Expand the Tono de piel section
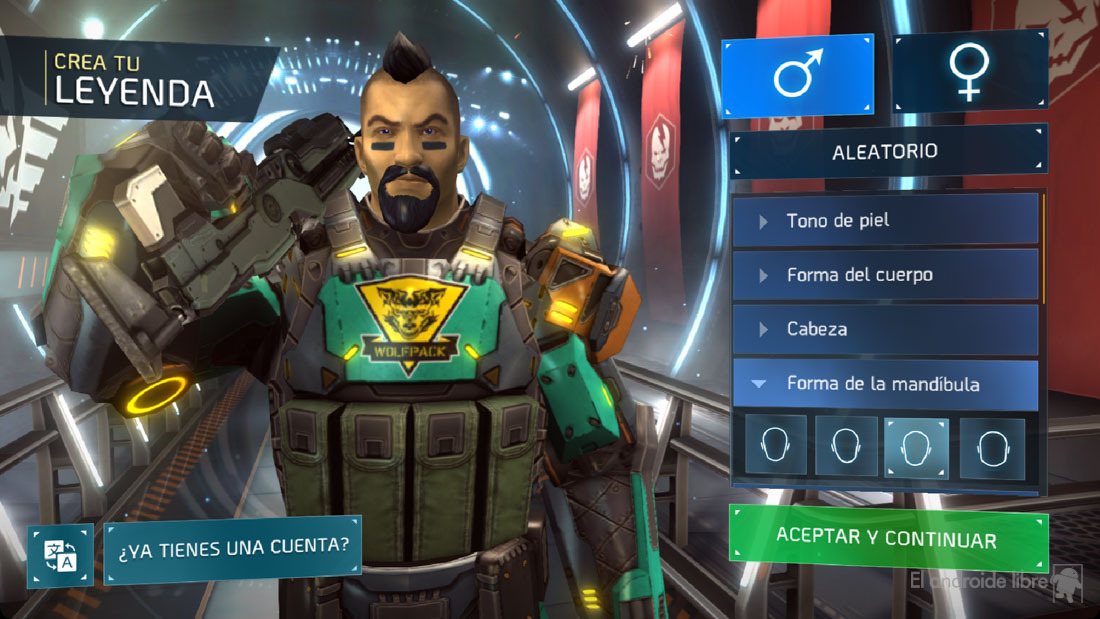This screenshot has height=619, width=1100. pyautogui.click(x=885, y=220)
